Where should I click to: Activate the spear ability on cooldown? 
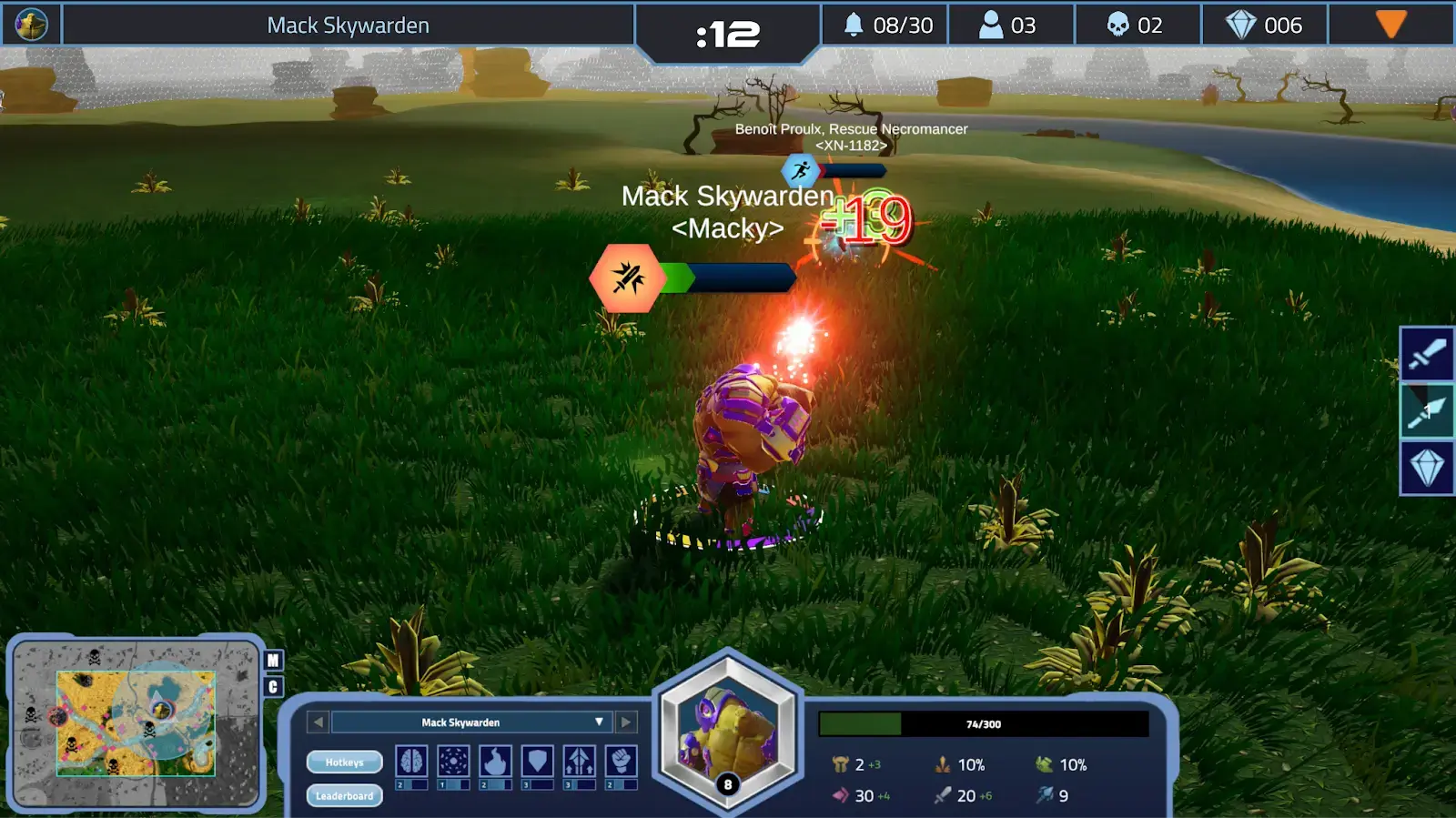(1426, 411)
